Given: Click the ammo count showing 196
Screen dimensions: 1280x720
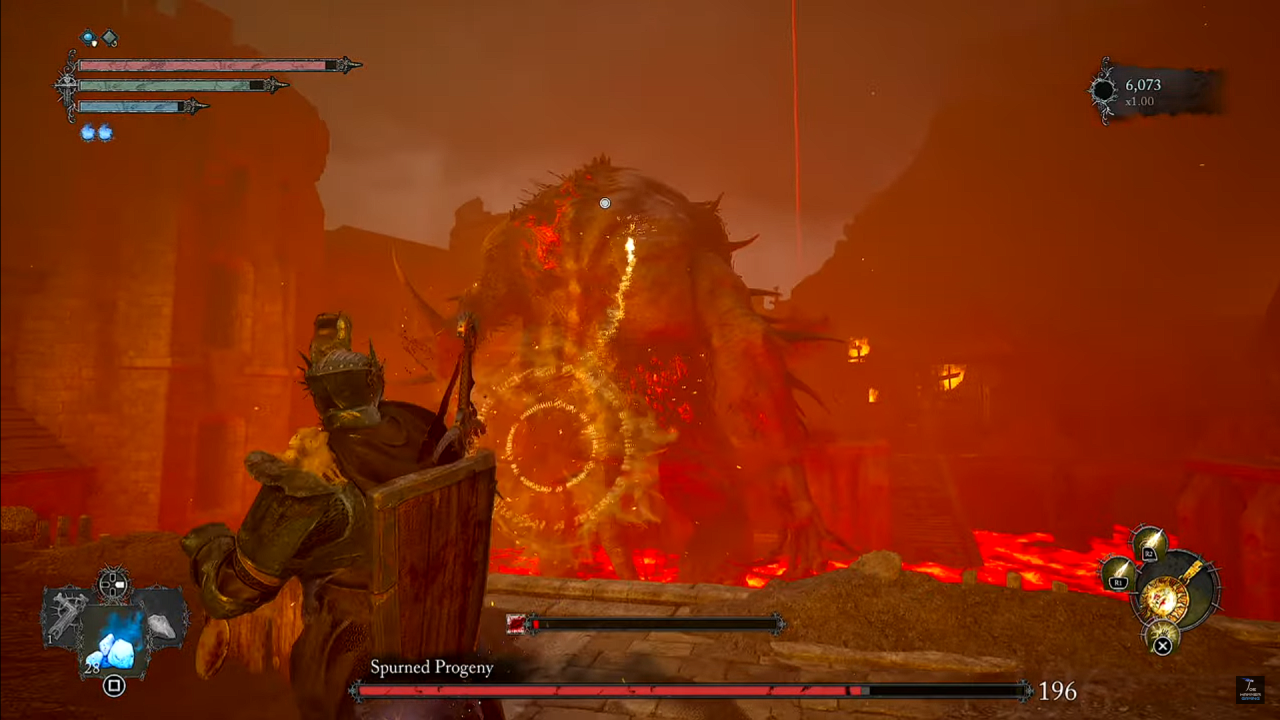Looking at the screenshot, I should point(1057,691).
